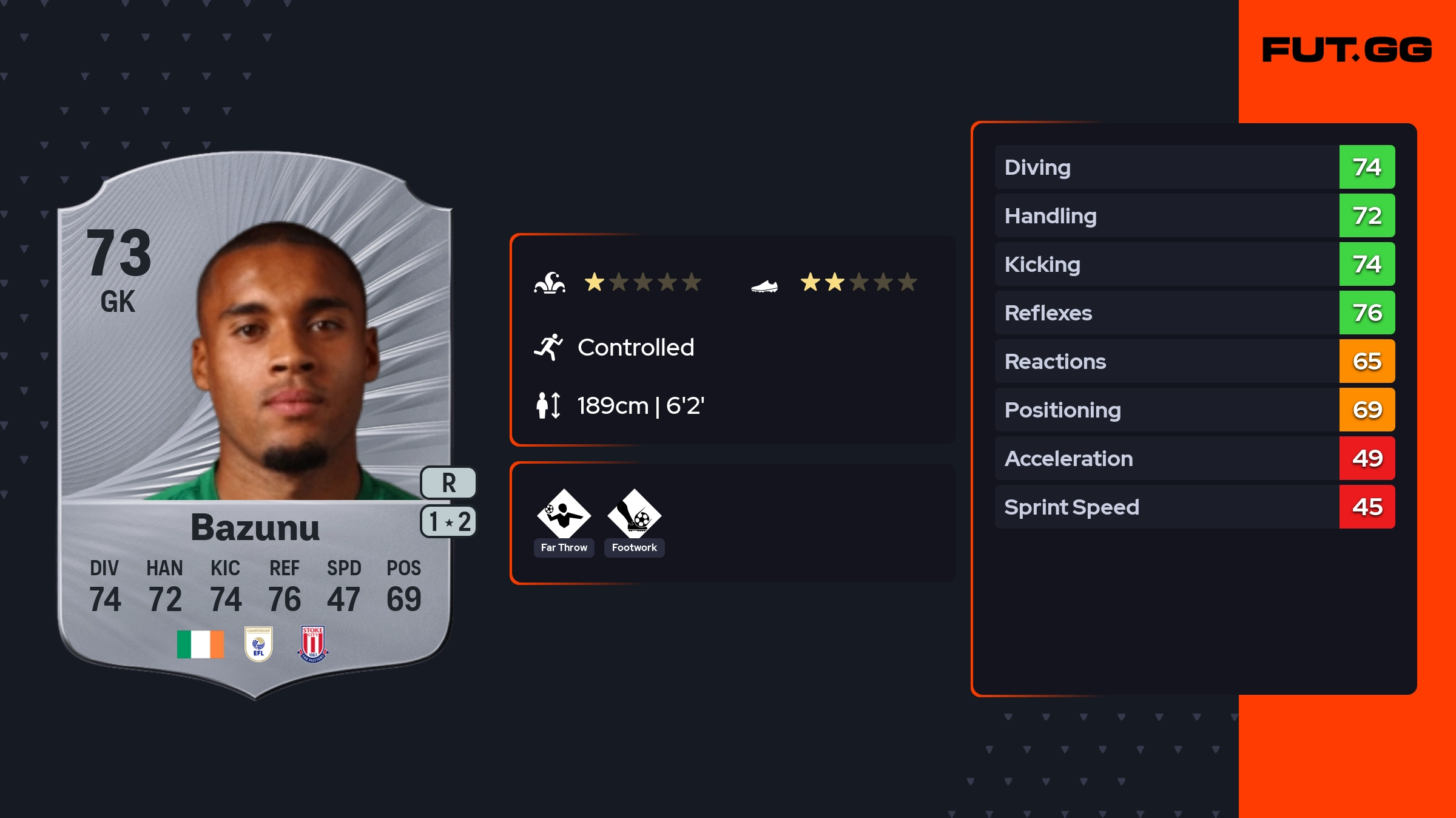Select the Bazunu player card

coord(255,425)
